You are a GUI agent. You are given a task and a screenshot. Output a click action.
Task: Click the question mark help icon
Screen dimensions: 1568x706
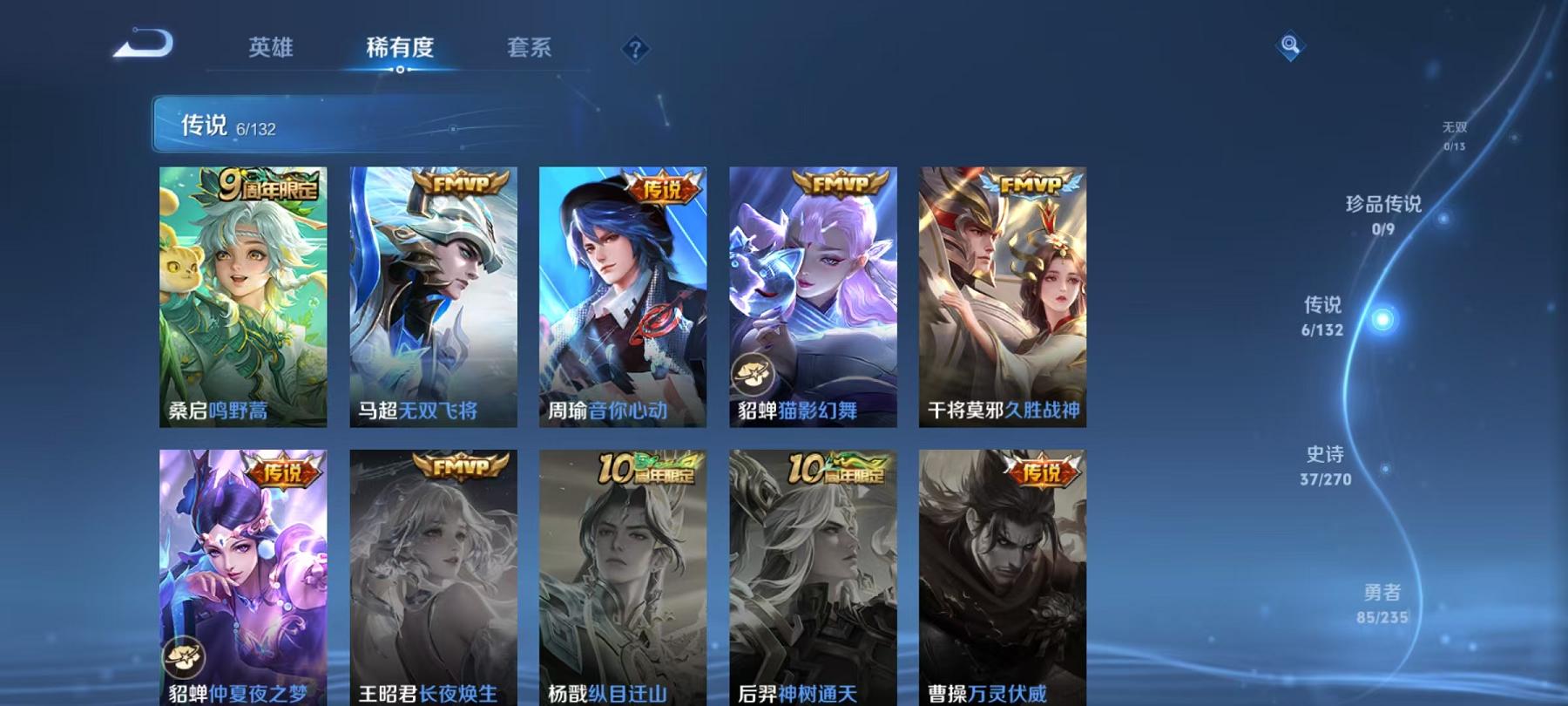point(637,50)
